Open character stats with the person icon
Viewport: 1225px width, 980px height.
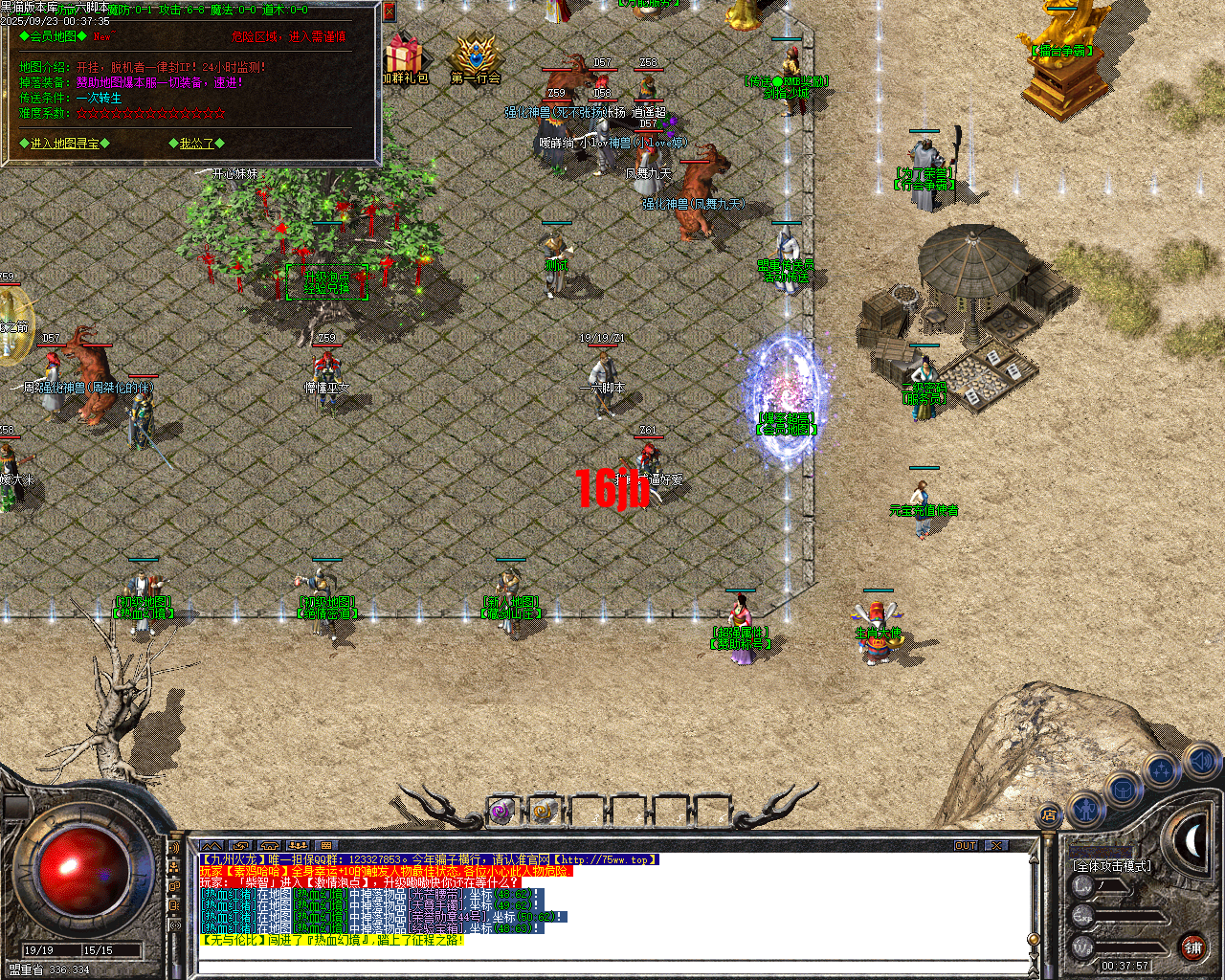(x=1086, y=811)
